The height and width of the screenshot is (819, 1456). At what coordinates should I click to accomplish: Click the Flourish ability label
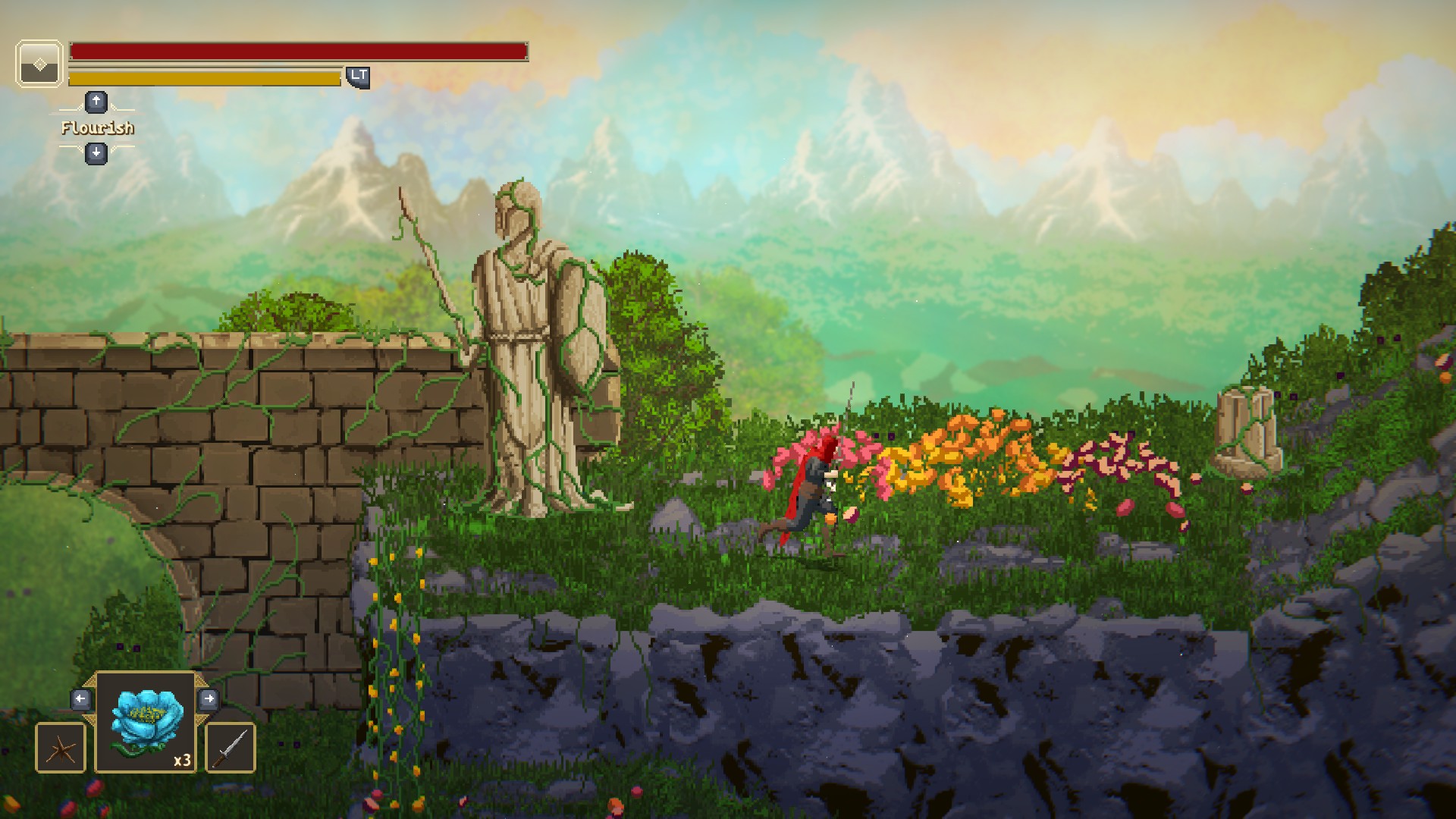[97, 128]
